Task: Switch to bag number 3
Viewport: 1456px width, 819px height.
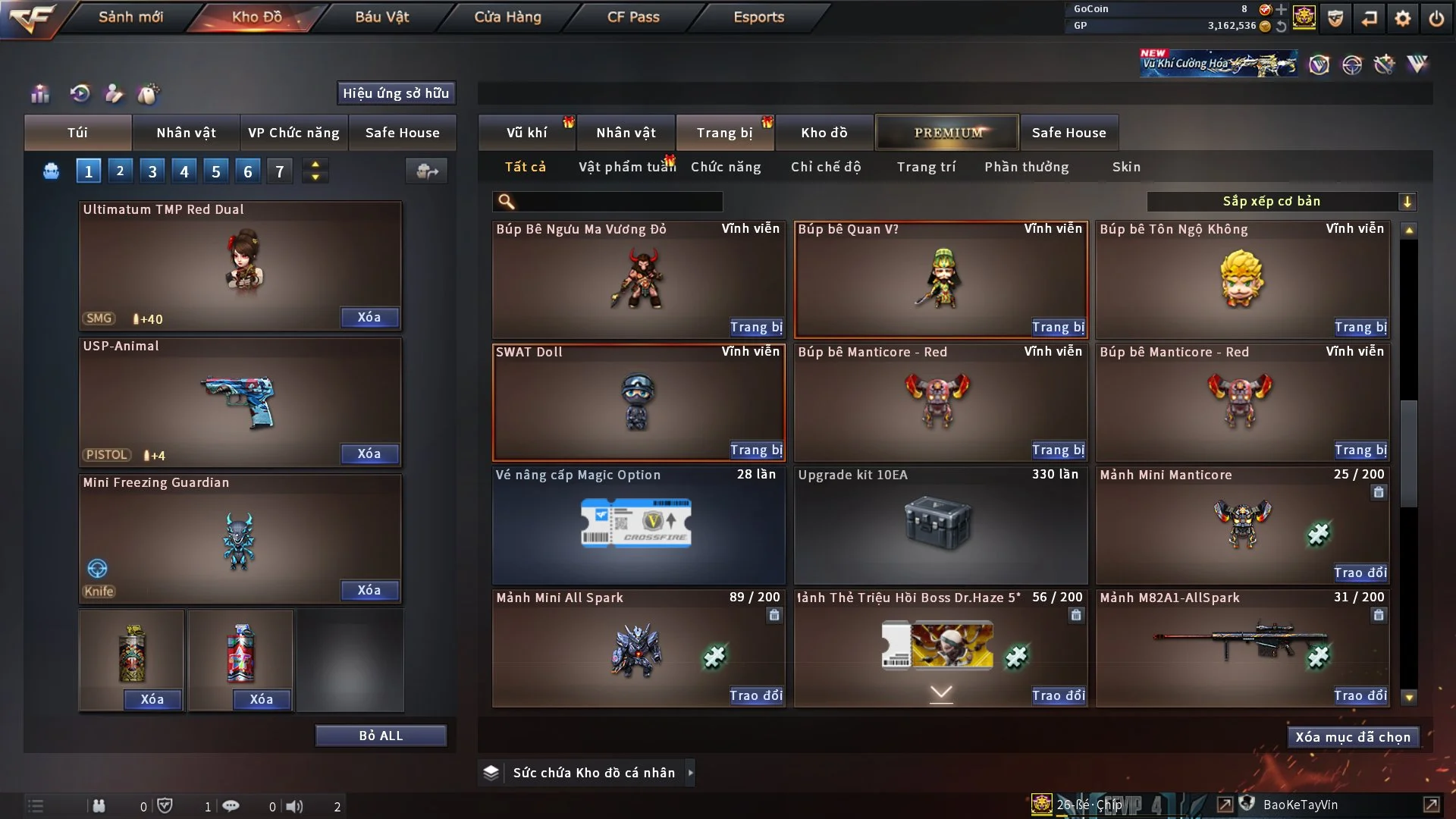Action: tap(152, 171)
